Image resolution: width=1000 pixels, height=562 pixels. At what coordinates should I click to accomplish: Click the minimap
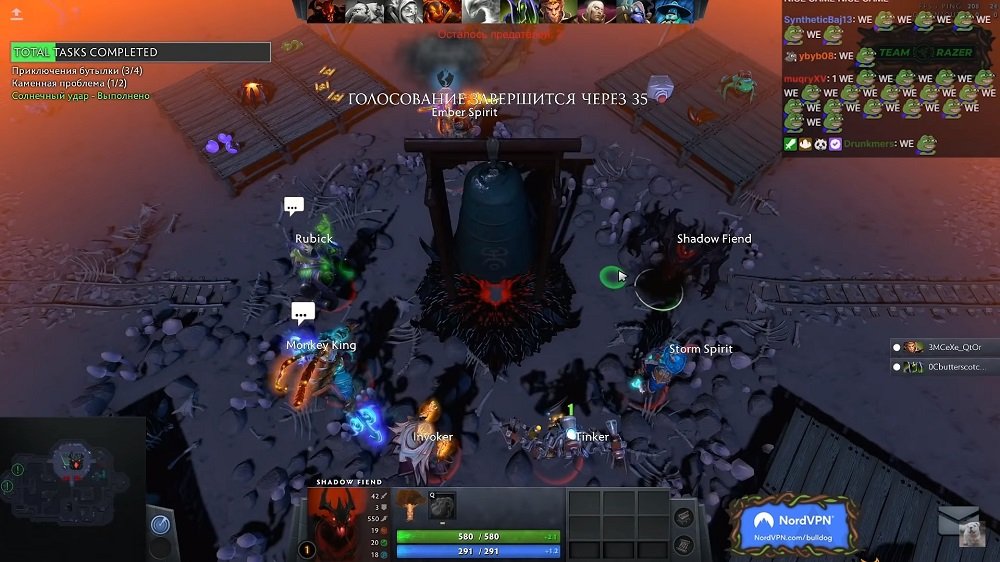pyautogui.click(x=72, y=478)
